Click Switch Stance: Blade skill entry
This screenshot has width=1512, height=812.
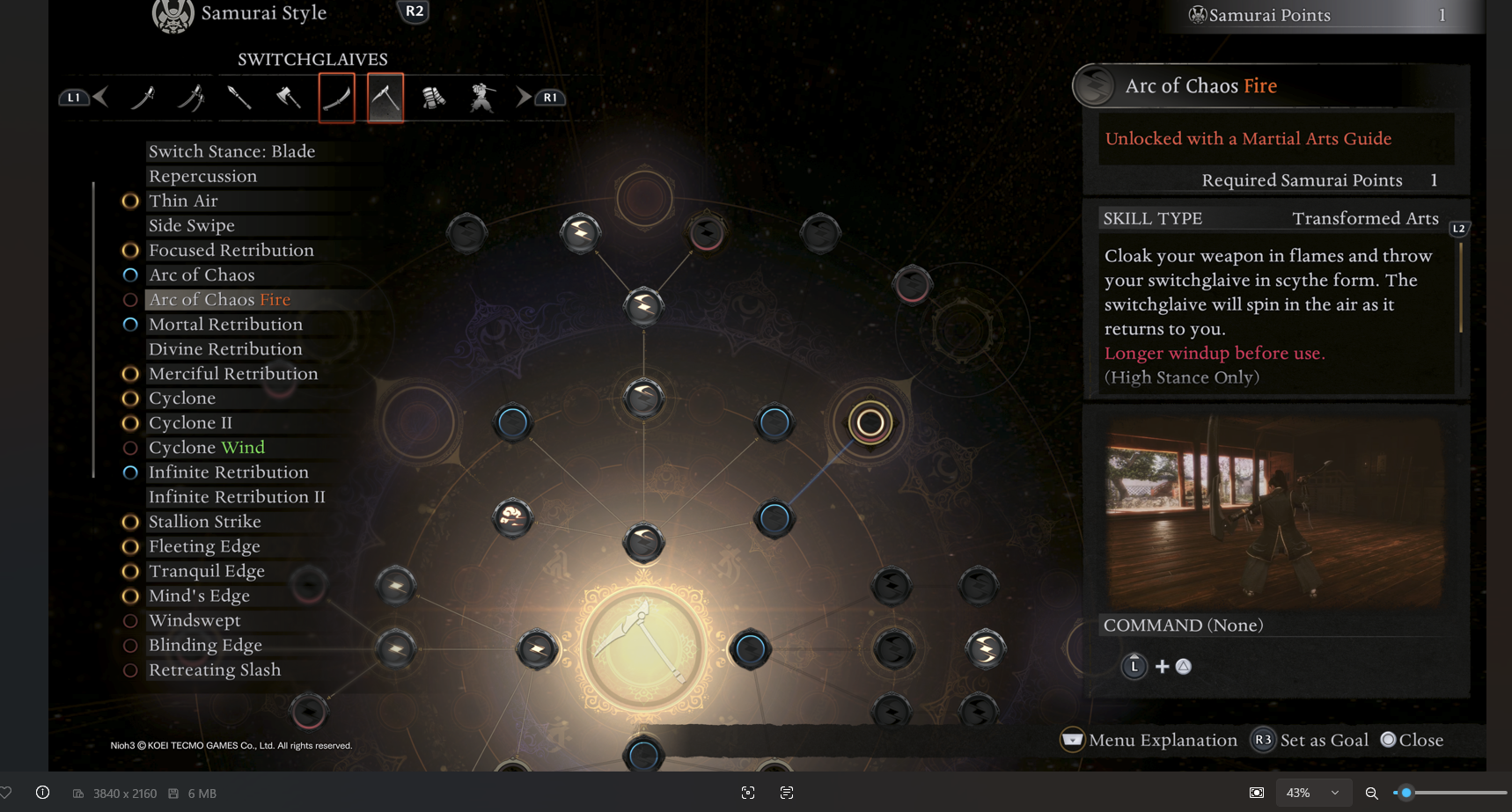(231, 151)
